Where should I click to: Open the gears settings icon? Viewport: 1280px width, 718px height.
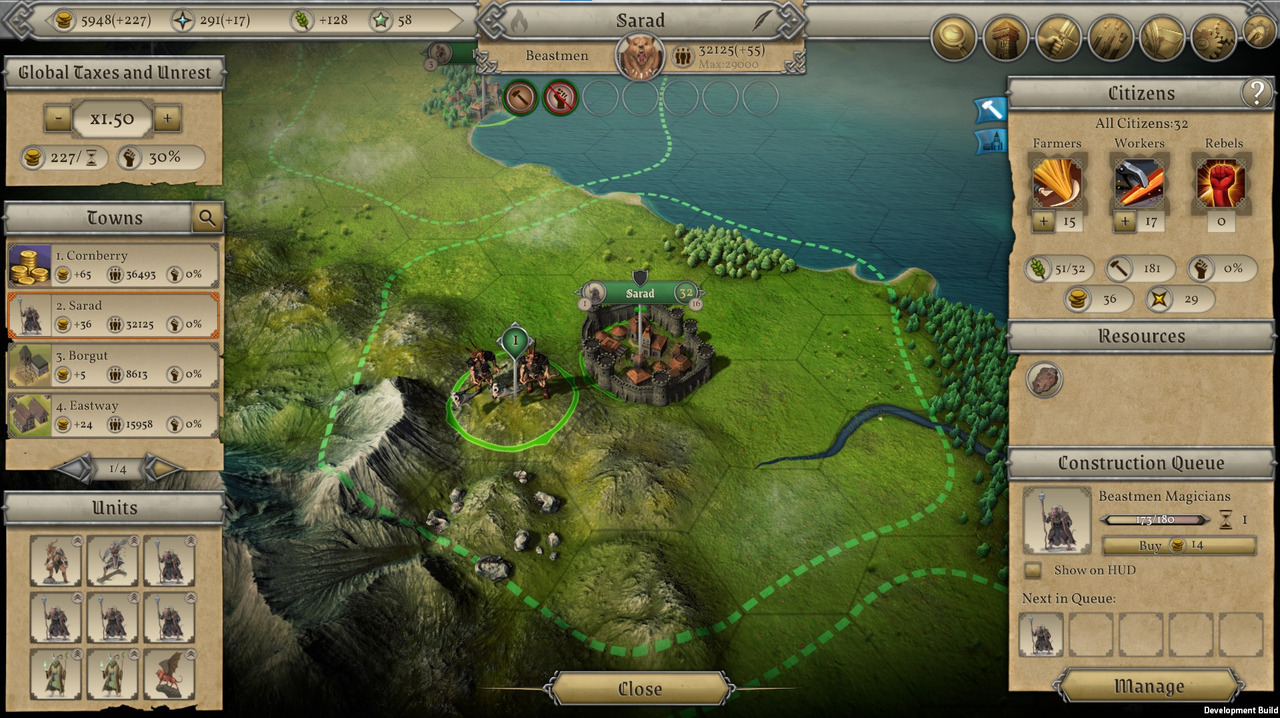[x=1213, y=38]
